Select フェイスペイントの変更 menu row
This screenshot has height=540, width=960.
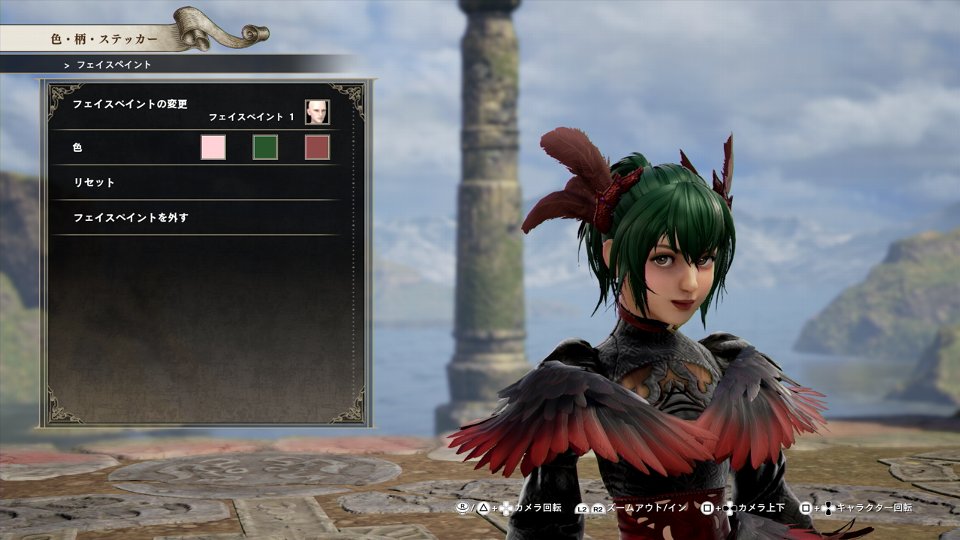[131, 104]
